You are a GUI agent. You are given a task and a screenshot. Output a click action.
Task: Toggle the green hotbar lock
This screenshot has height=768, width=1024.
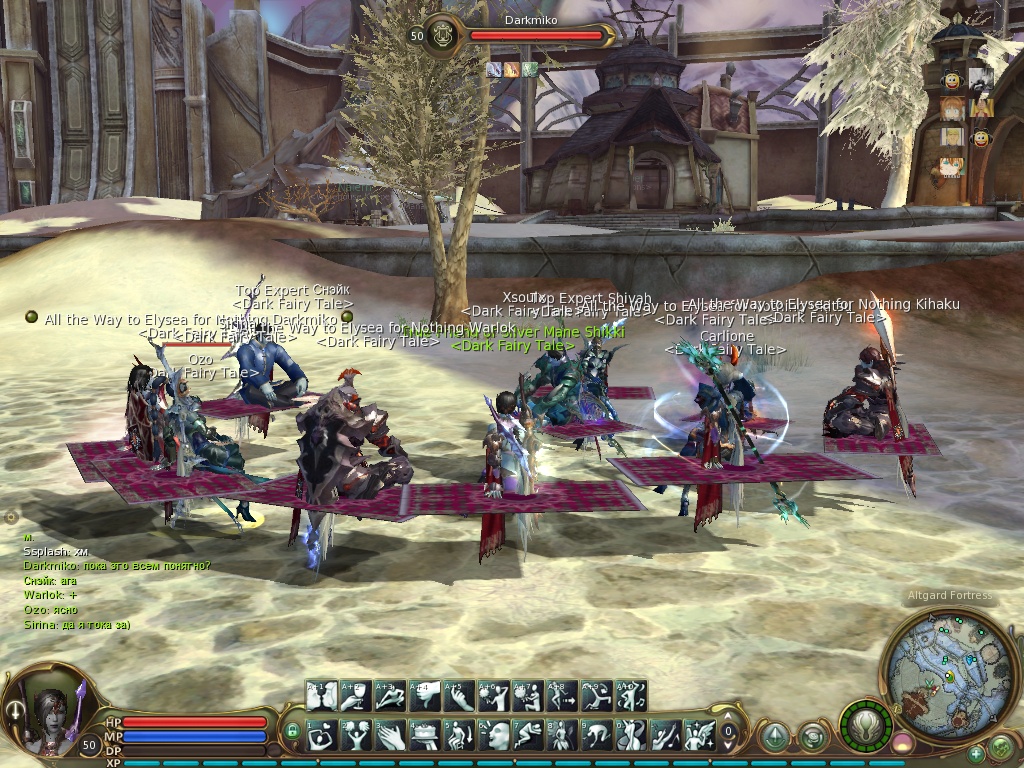pos(292,732)
